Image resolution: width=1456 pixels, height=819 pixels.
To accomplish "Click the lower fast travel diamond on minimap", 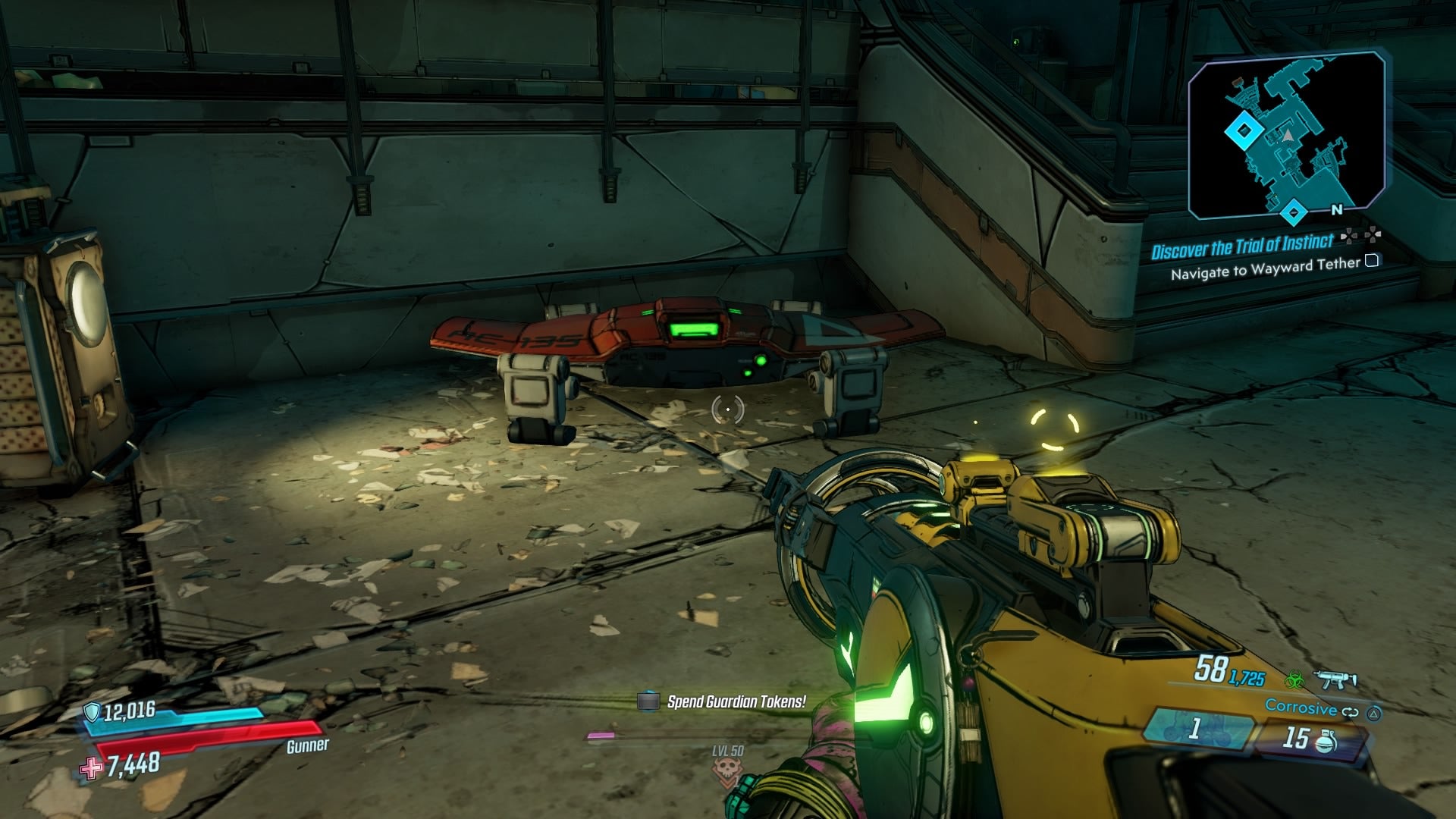I will click(x=1294, y=213).
